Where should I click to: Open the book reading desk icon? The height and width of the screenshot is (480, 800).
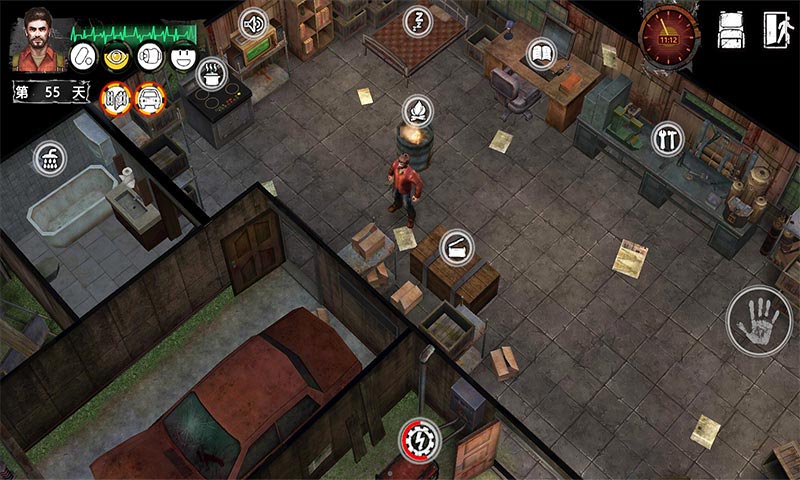[541, 52]
